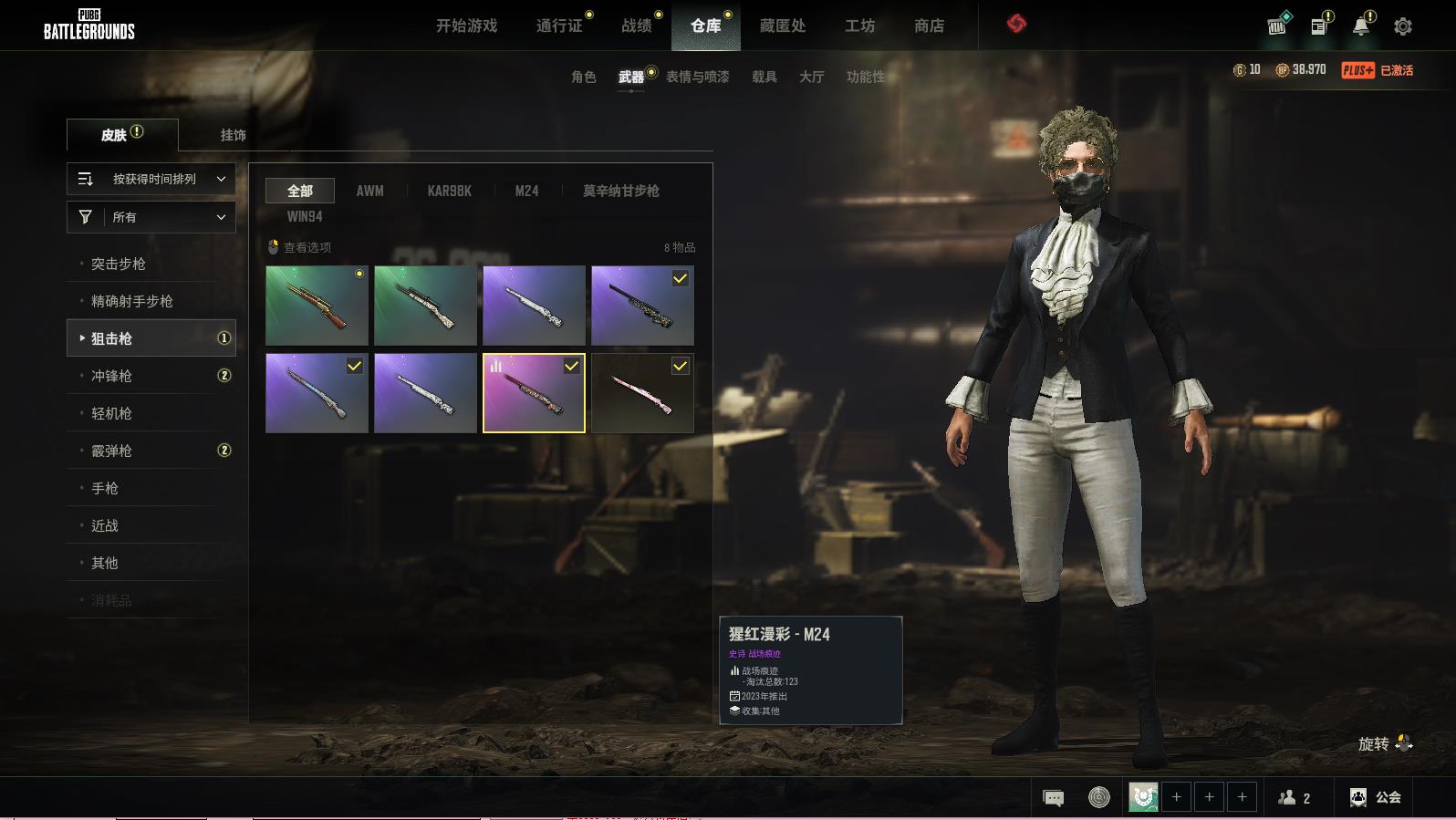Filter skins by AWM
The width and height of the screenshot is (1456, 820).
pos(369,191)
